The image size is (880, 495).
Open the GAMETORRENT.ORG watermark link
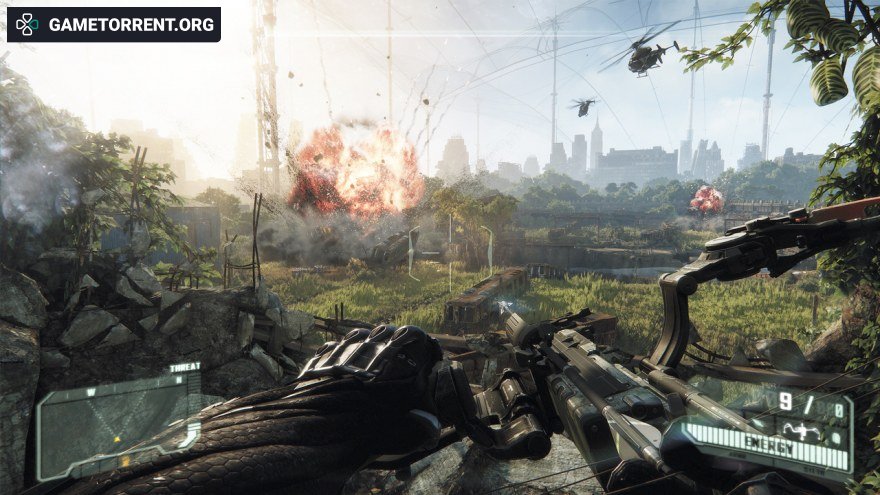[114, 24]
